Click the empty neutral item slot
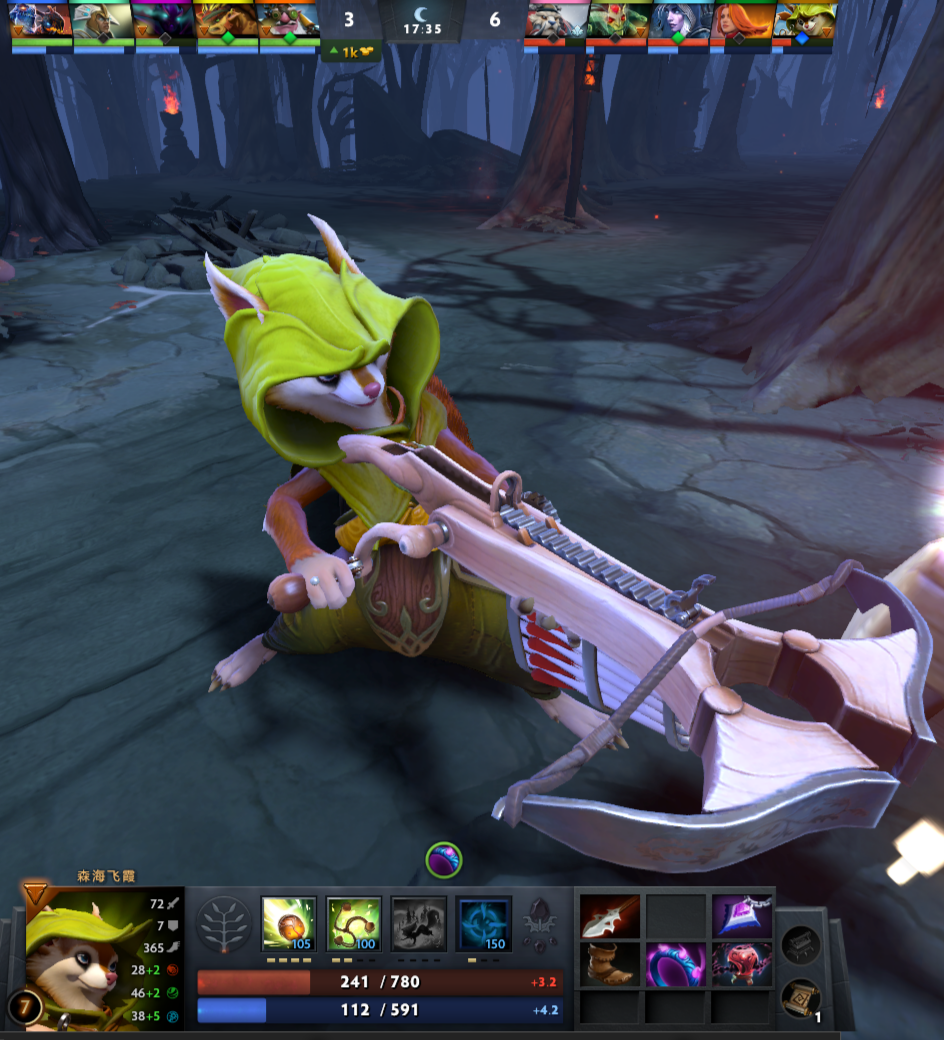944x1040 pixels. (x=801, y=942)
